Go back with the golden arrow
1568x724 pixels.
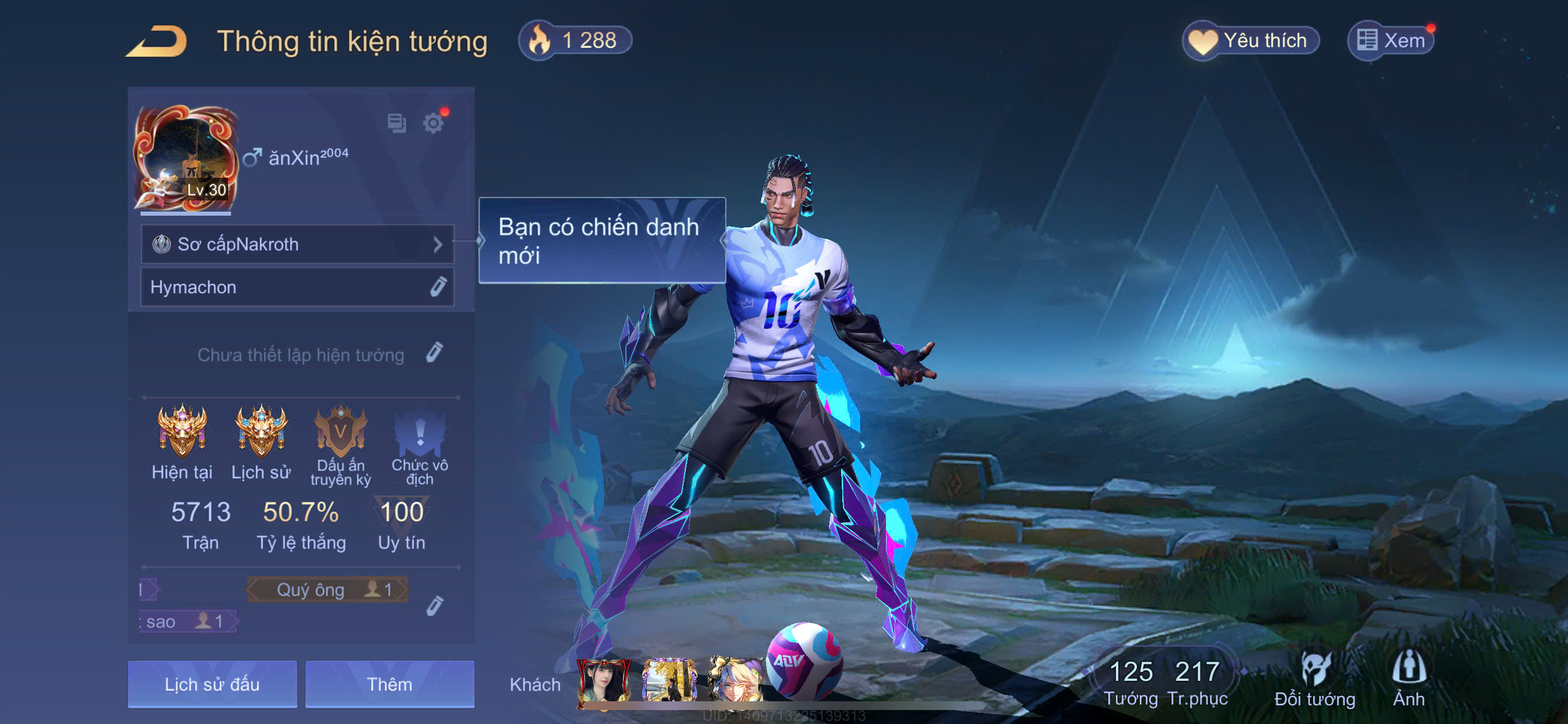(x=157, y=41)
